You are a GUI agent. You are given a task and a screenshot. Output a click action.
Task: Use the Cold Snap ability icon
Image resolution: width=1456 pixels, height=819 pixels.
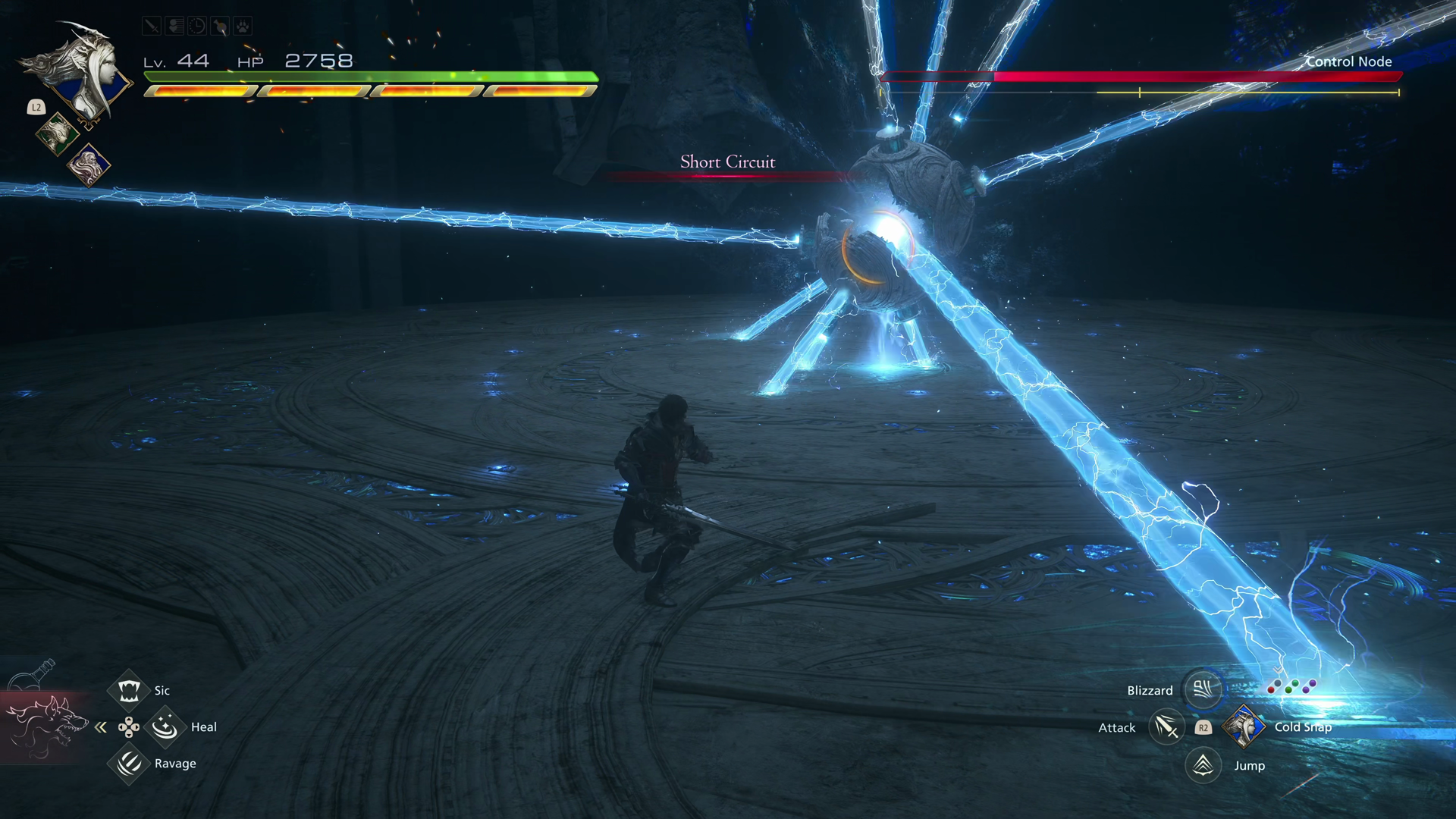coord(1243,726)
